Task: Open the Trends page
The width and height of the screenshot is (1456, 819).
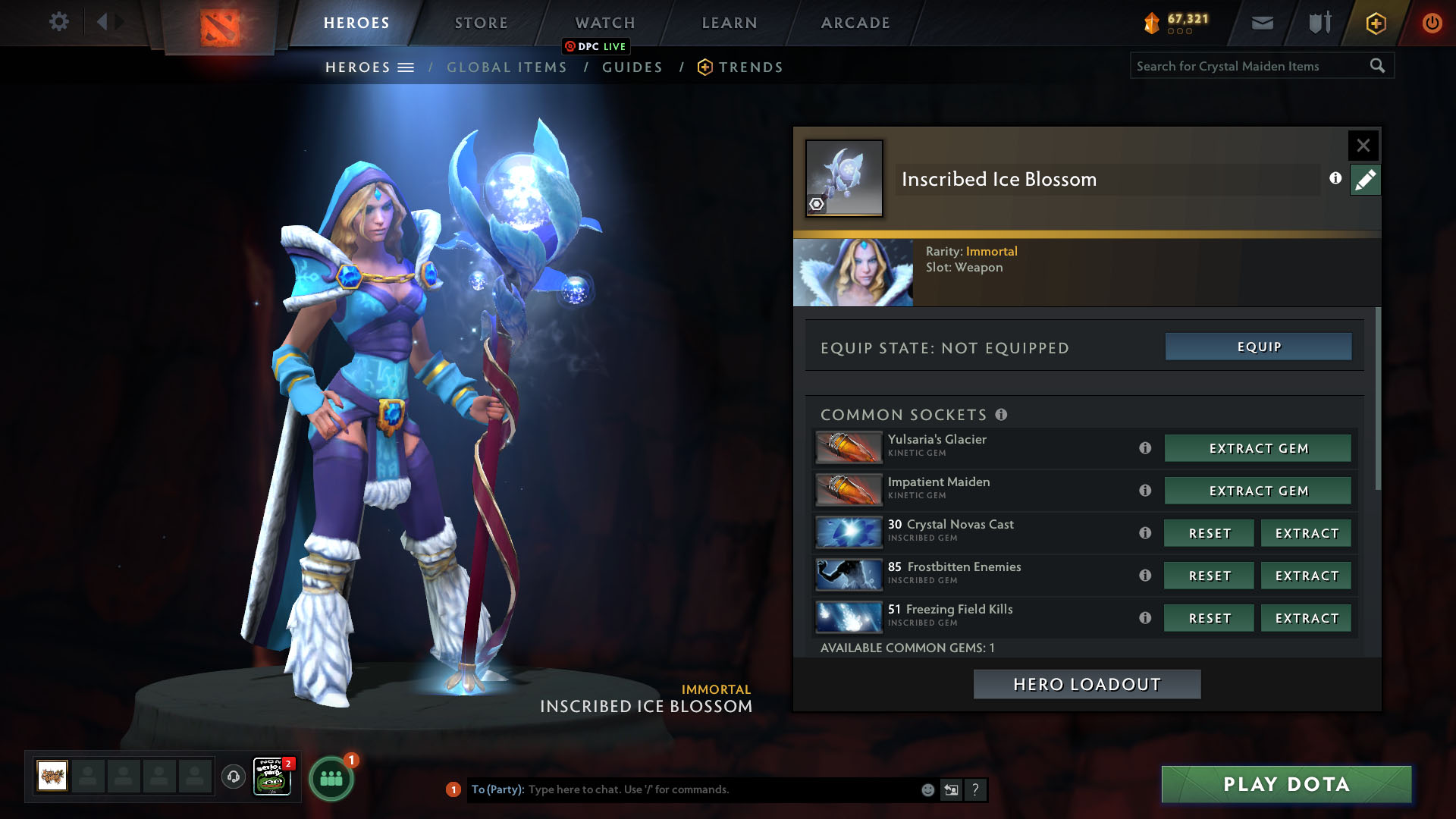Action: [750, 67]
